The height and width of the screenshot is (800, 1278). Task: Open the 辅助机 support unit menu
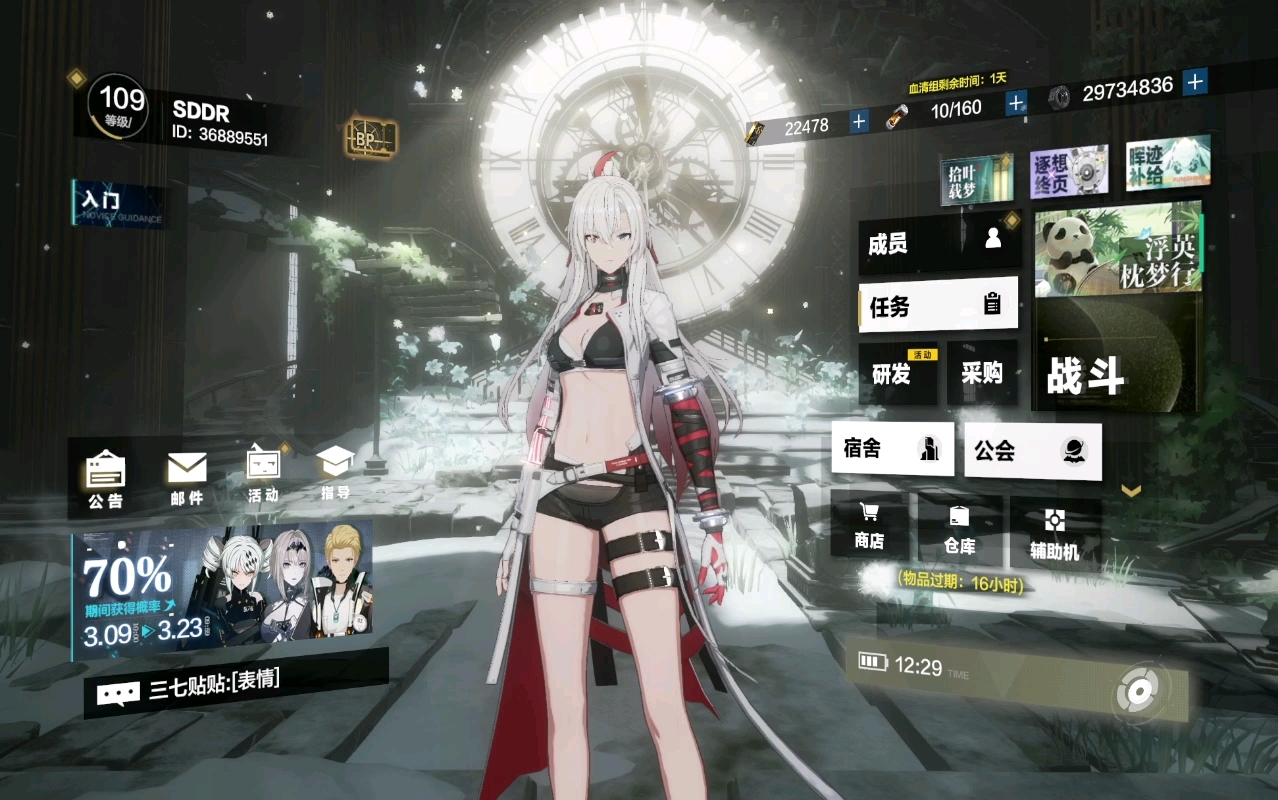(1054, 532)
